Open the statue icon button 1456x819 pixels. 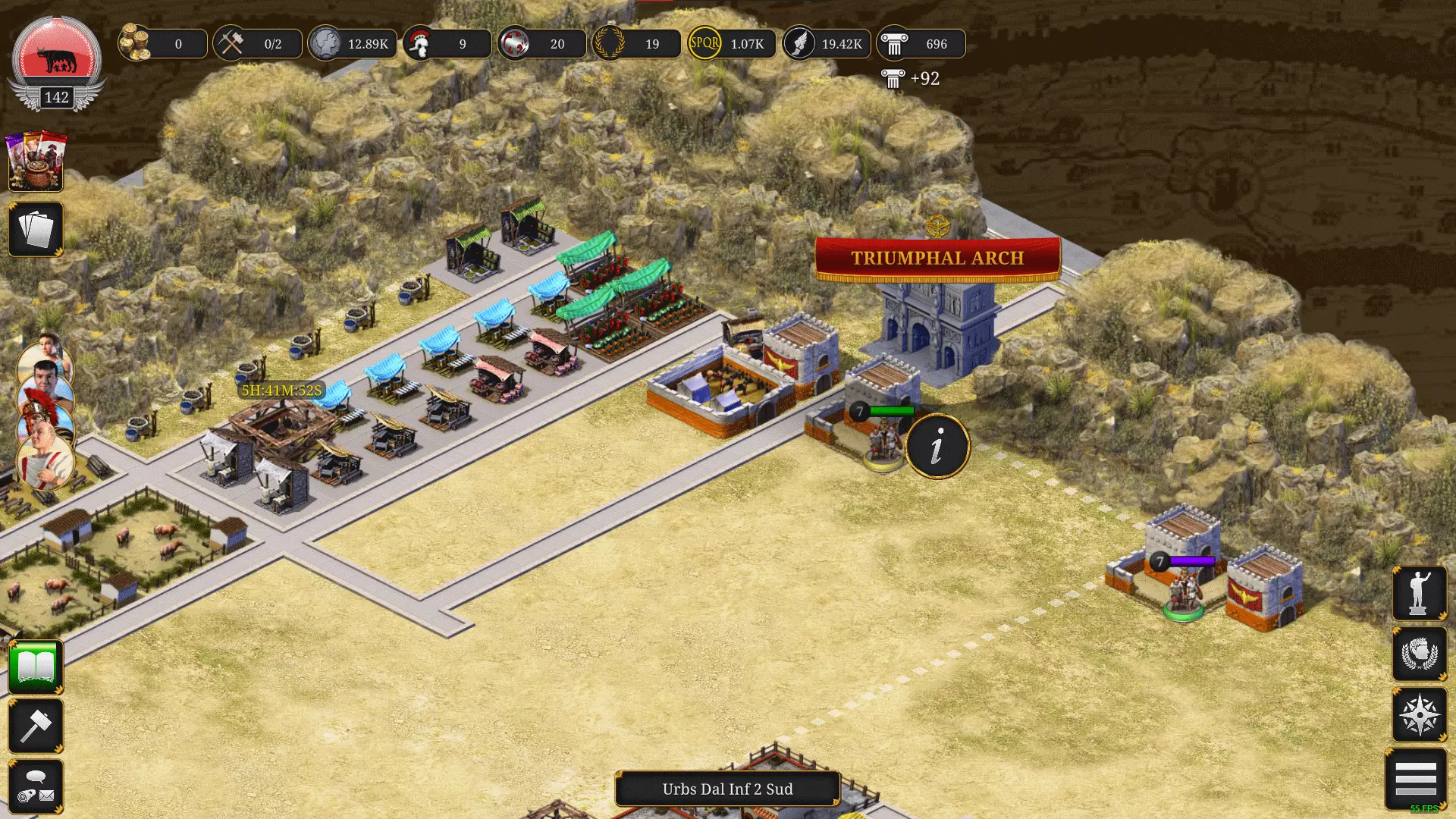1419,593
